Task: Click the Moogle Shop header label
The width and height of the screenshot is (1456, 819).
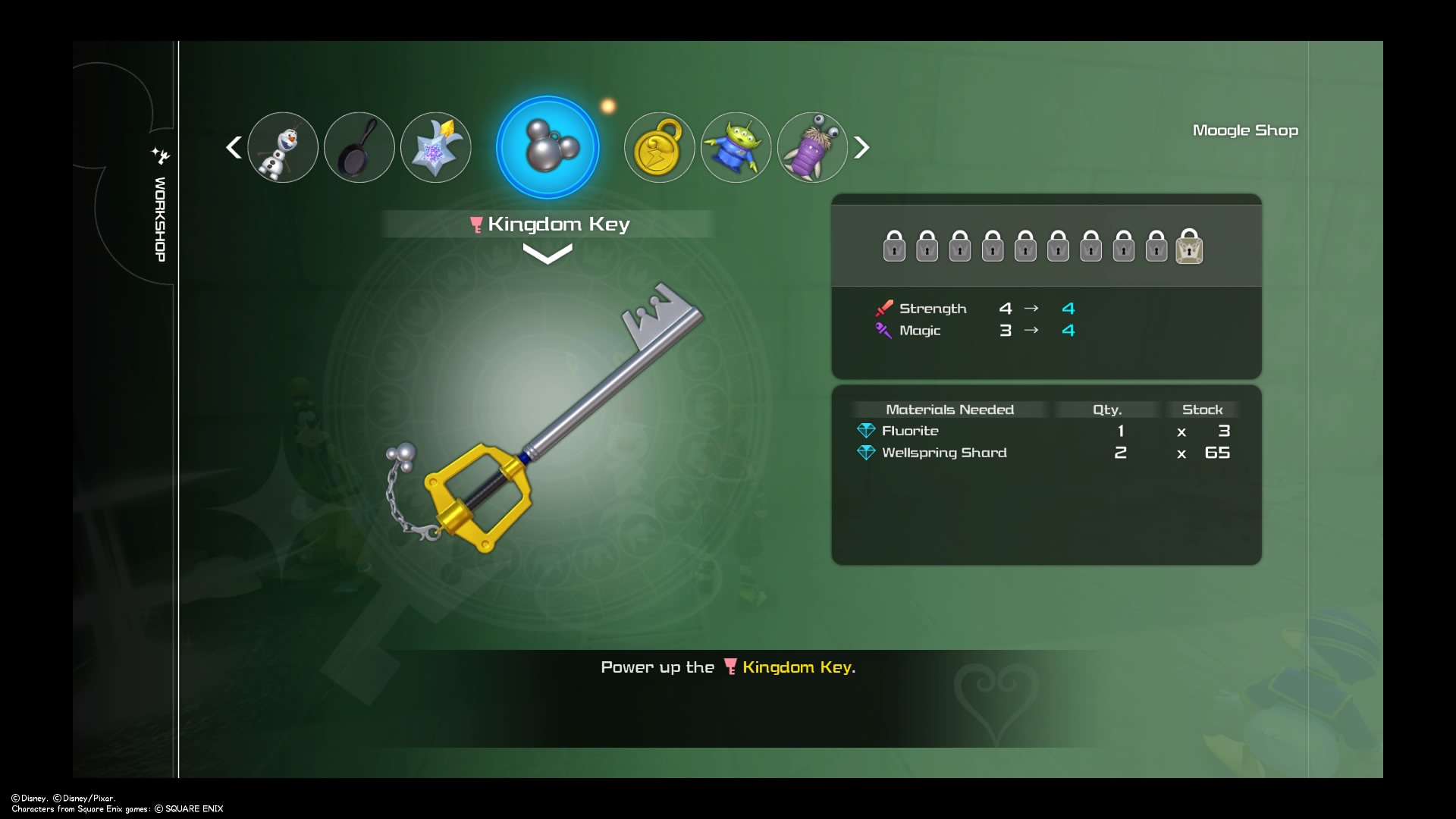Action: (x=1245, y=130)
